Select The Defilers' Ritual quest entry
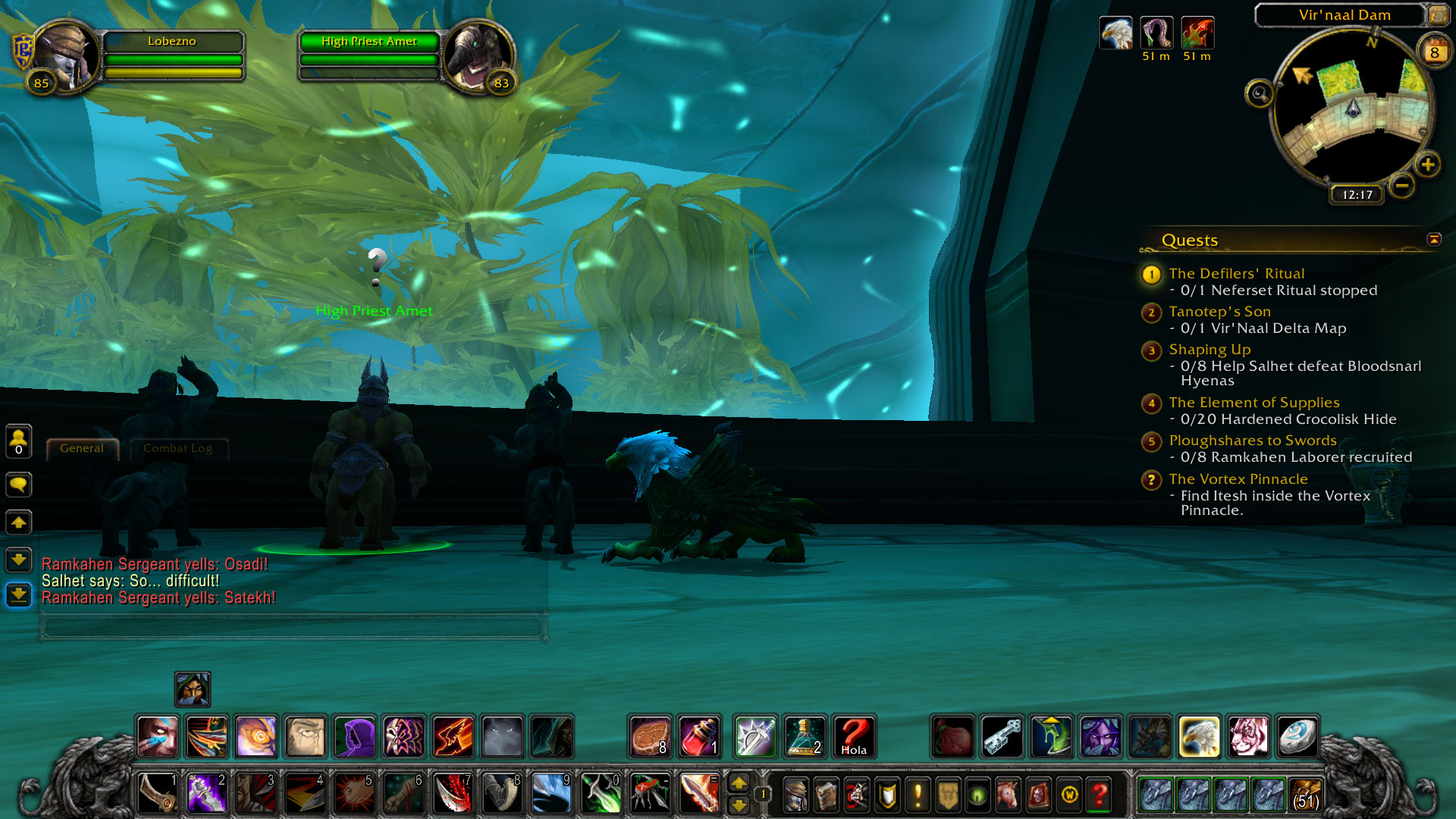 click(x=1236, y=274)
